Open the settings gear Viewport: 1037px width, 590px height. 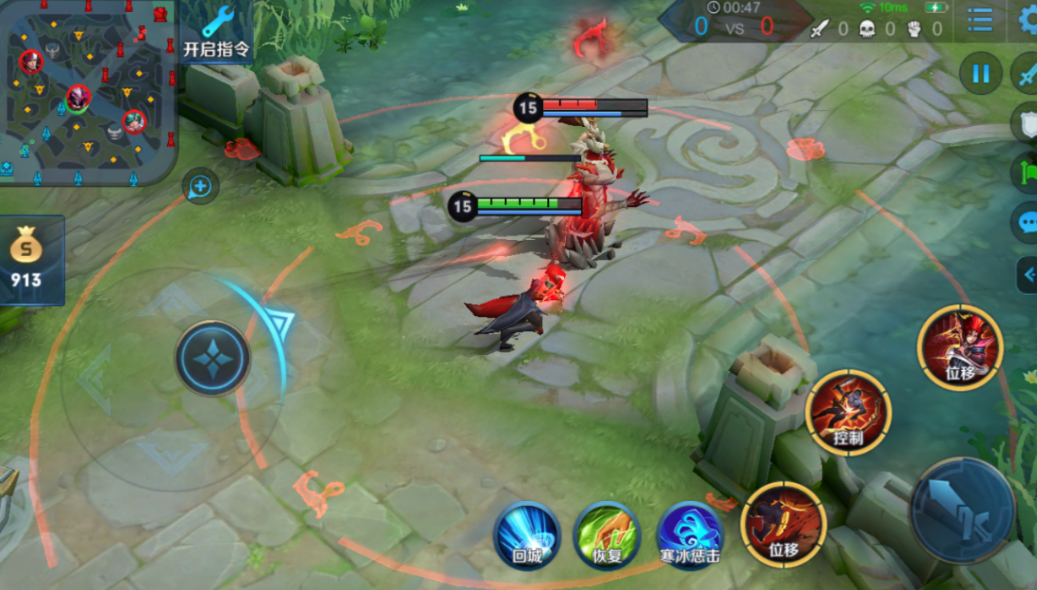pyautogui.click(x=1028, y=19)
